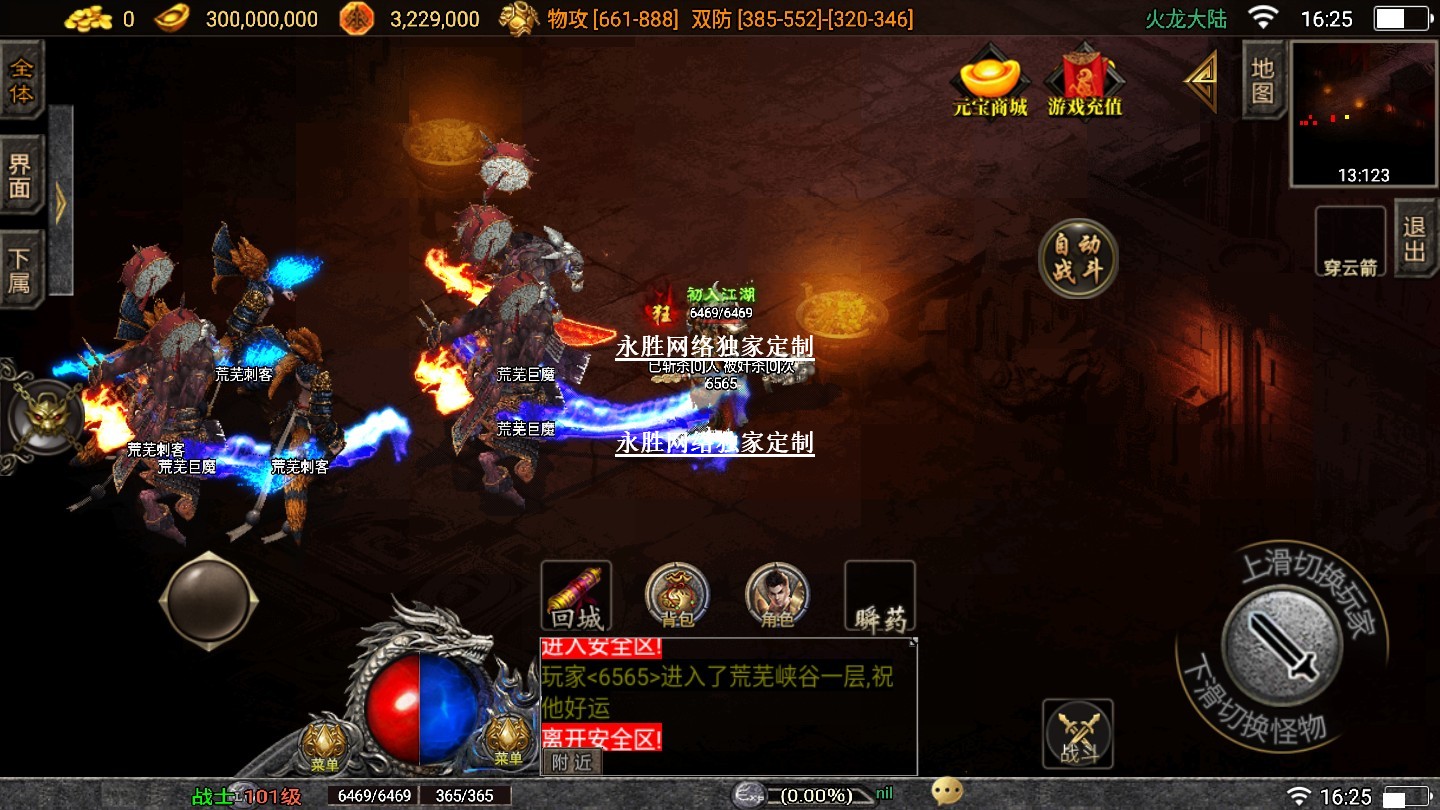The image size is (1440, 810).
Task: Tap the sword attack button
Action: point(1282,645)
